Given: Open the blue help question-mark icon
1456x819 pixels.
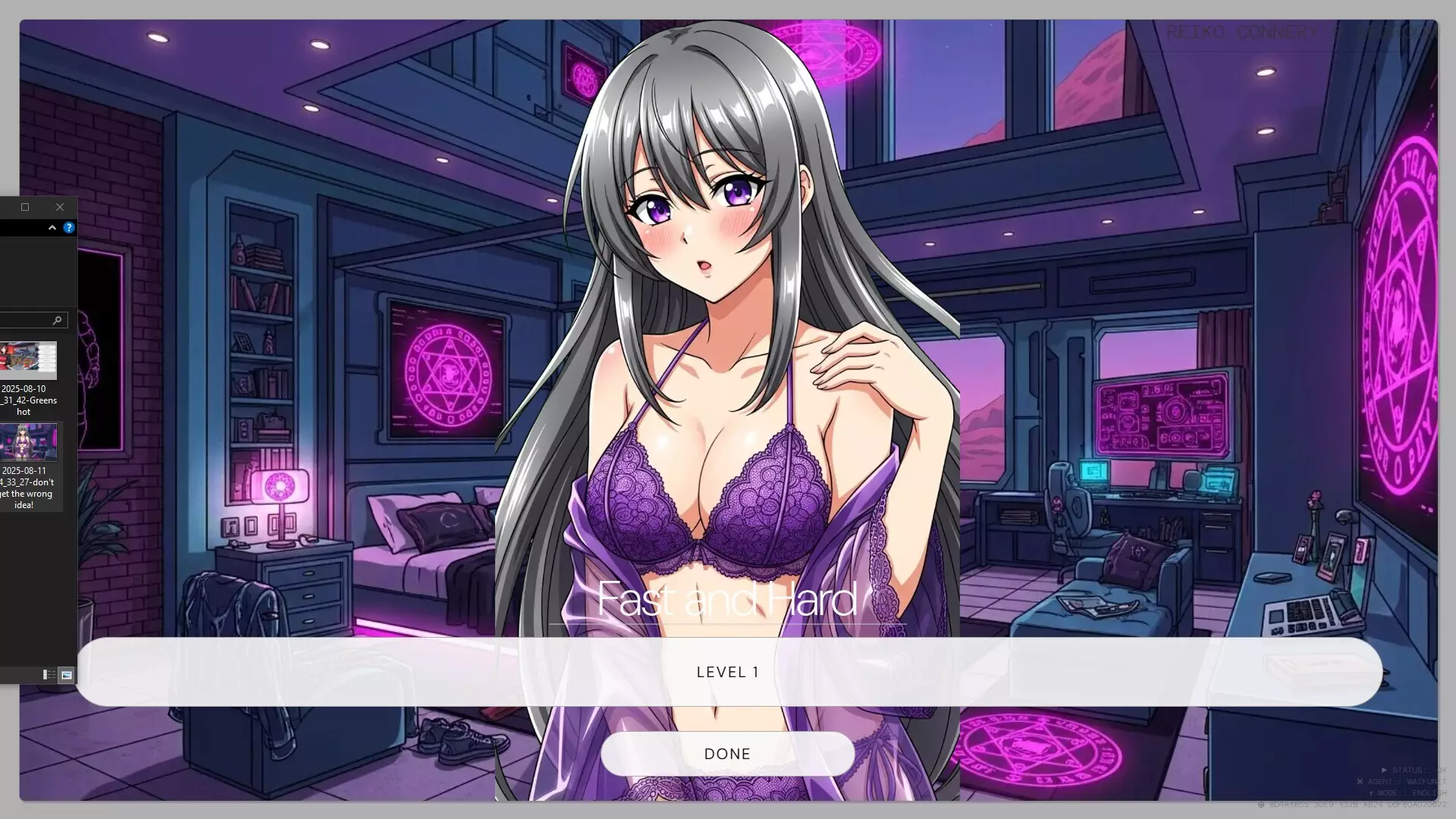Looking at the screenshot, I should coord(69,227).
